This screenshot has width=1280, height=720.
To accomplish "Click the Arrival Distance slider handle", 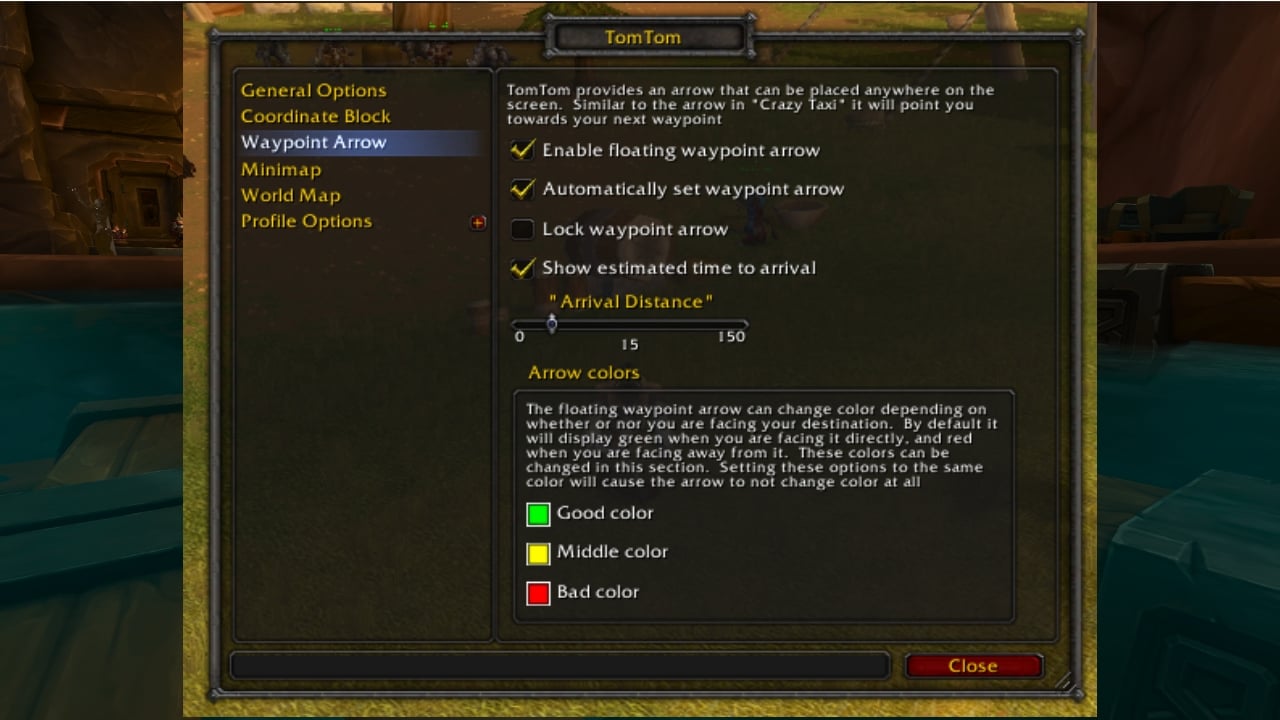I will pos(551,323).
